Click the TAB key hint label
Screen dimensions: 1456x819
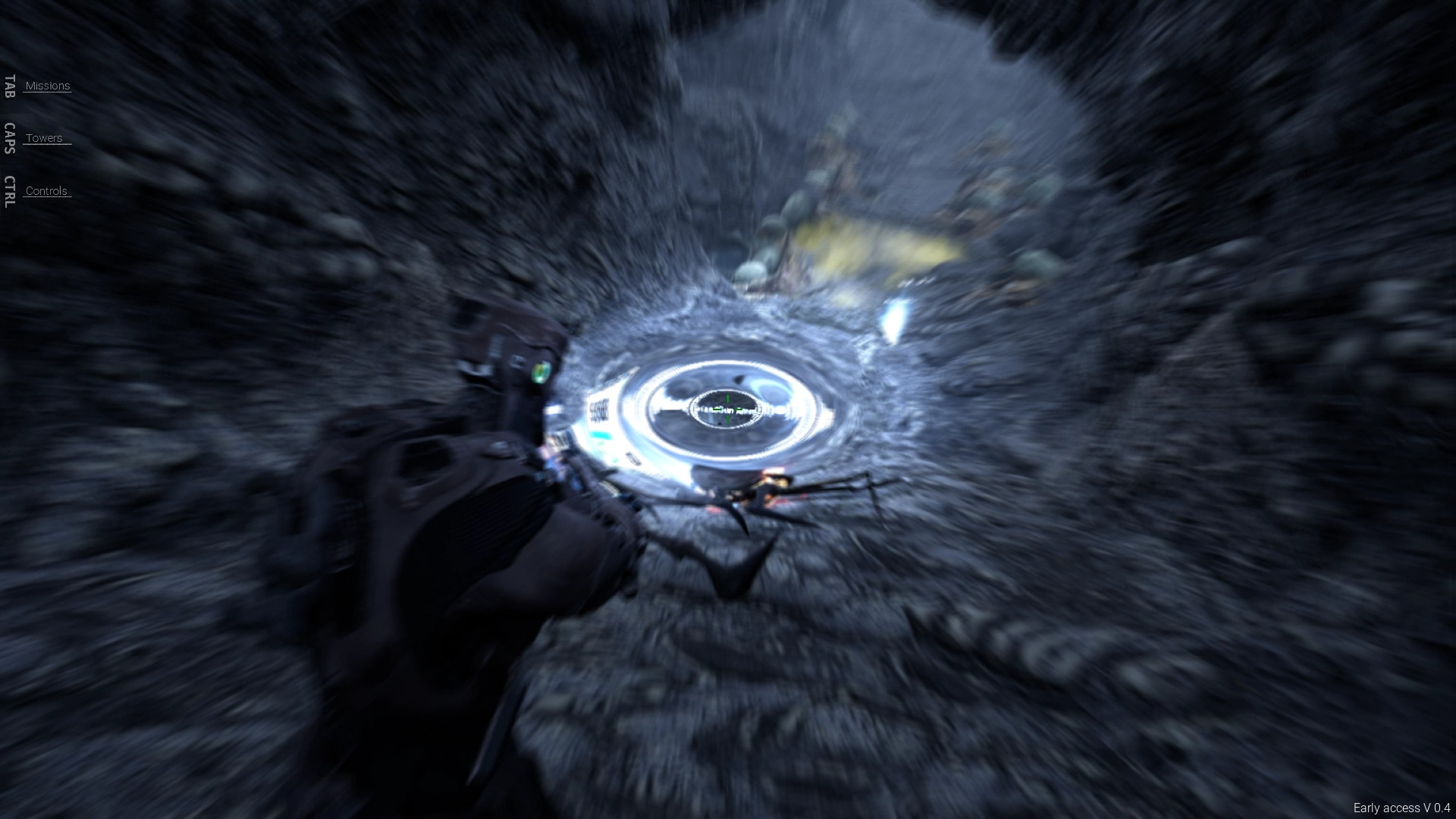9,86
